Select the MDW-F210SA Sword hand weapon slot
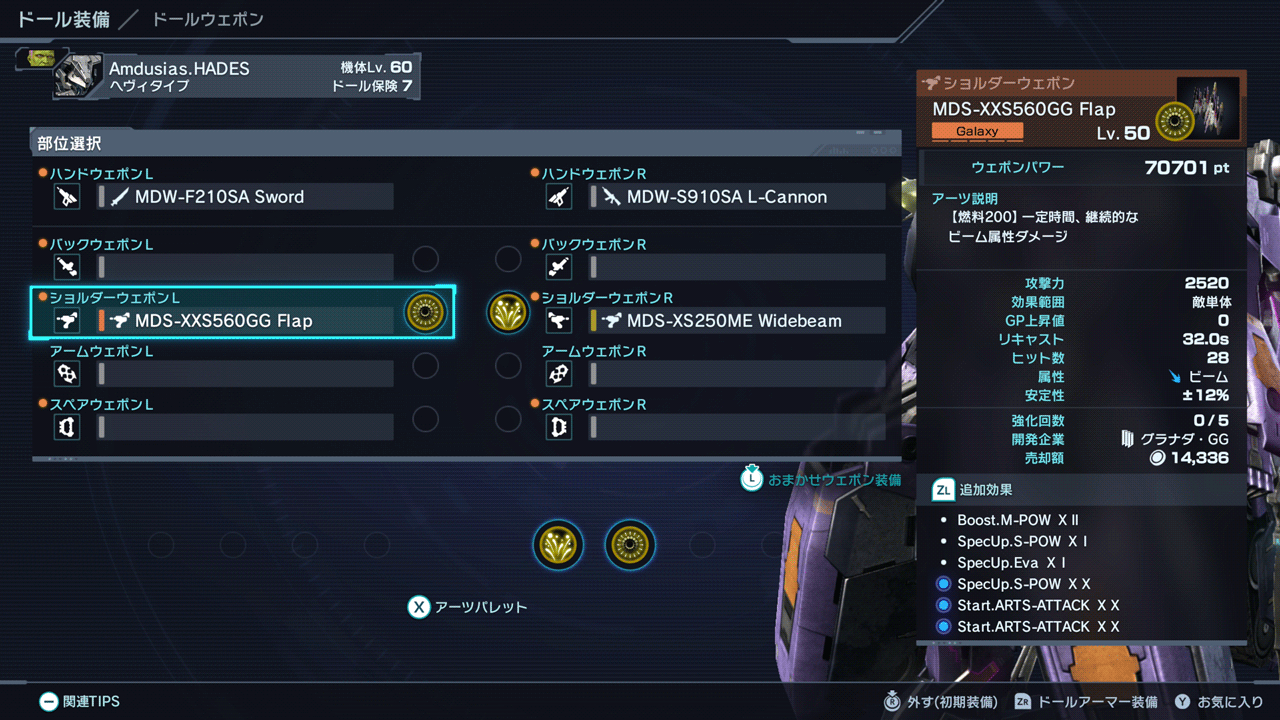 245,197
